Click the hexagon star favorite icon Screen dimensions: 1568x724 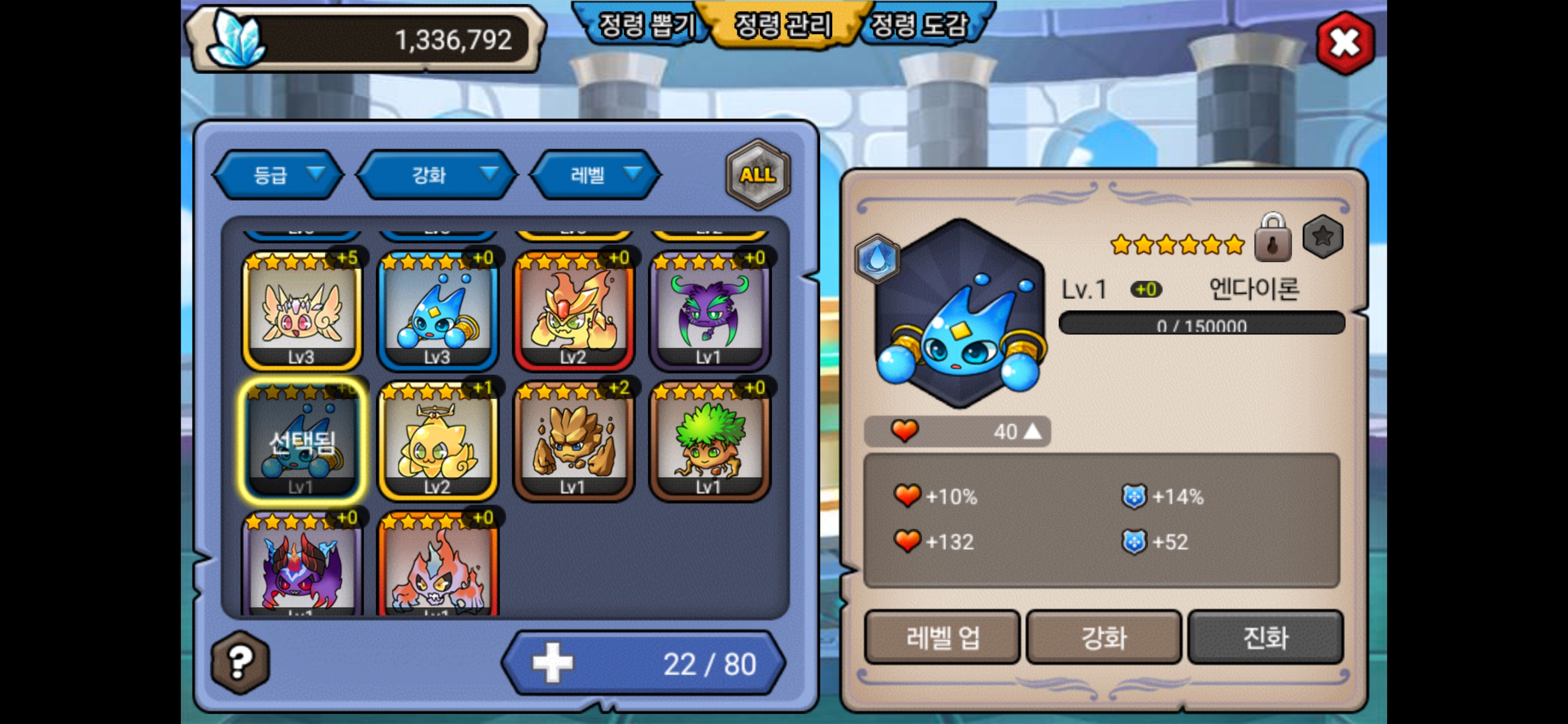pyautogui.click(x=1322, y=237)
